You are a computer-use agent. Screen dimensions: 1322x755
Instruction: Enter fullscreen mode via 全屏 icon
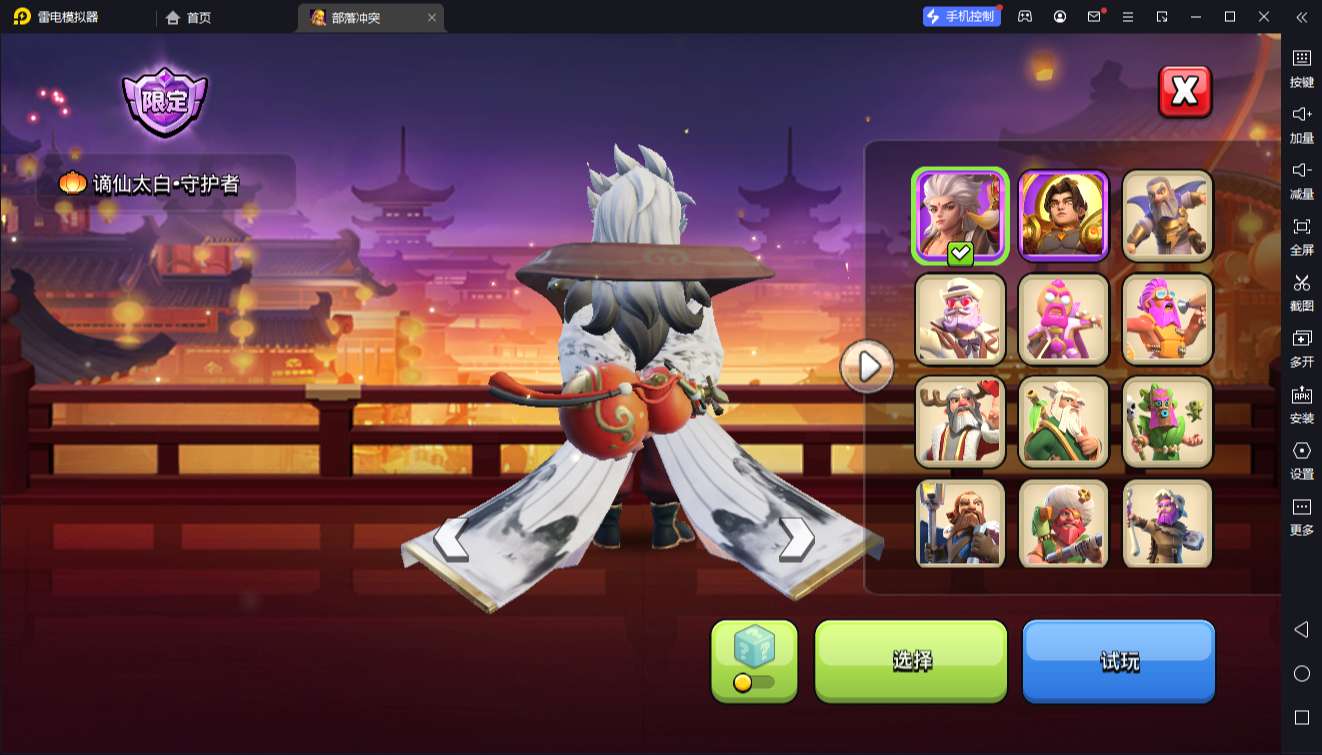[x=1301, y=237]
